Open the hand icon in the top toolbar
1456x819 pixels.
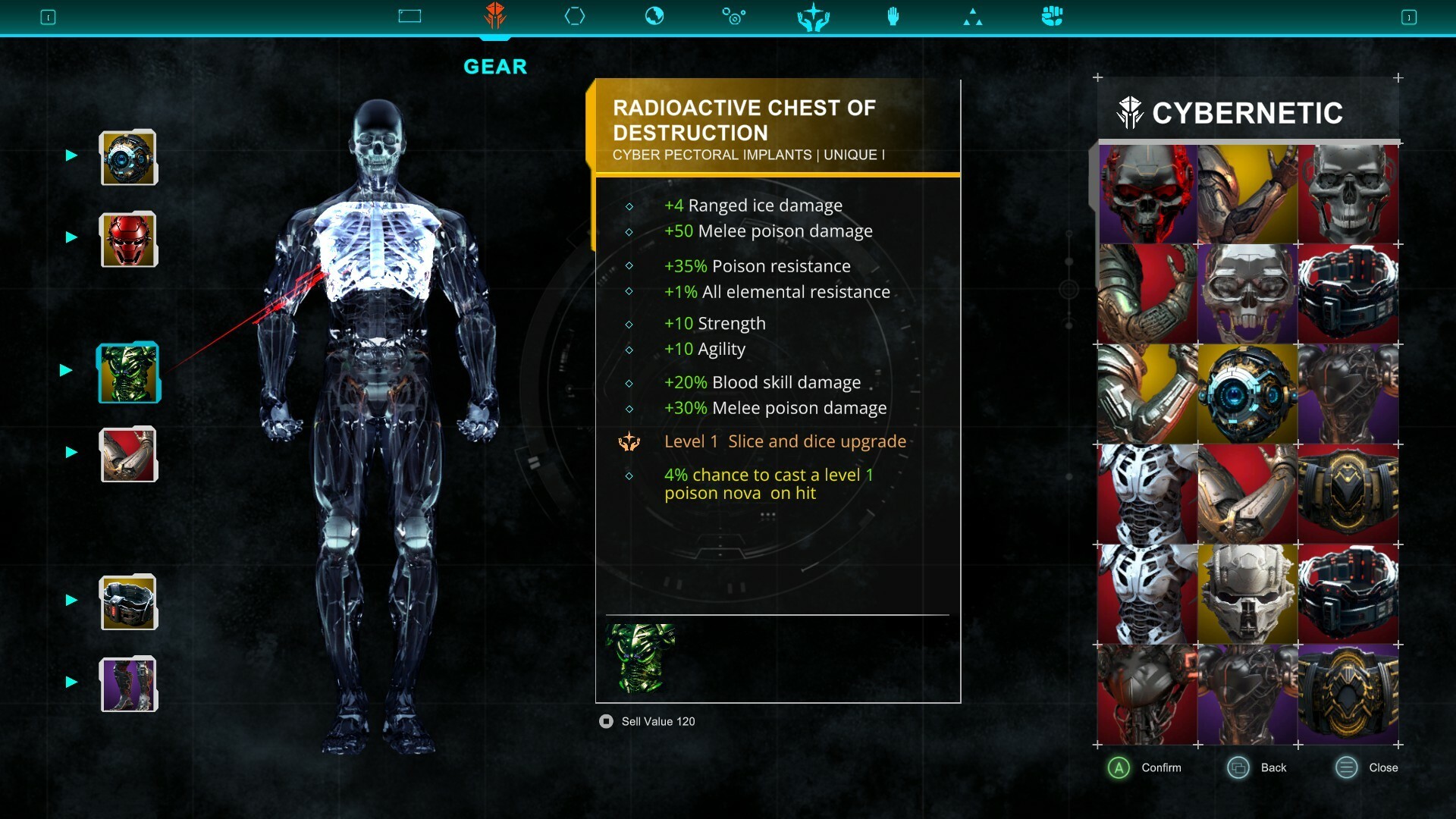click(893, 15)
